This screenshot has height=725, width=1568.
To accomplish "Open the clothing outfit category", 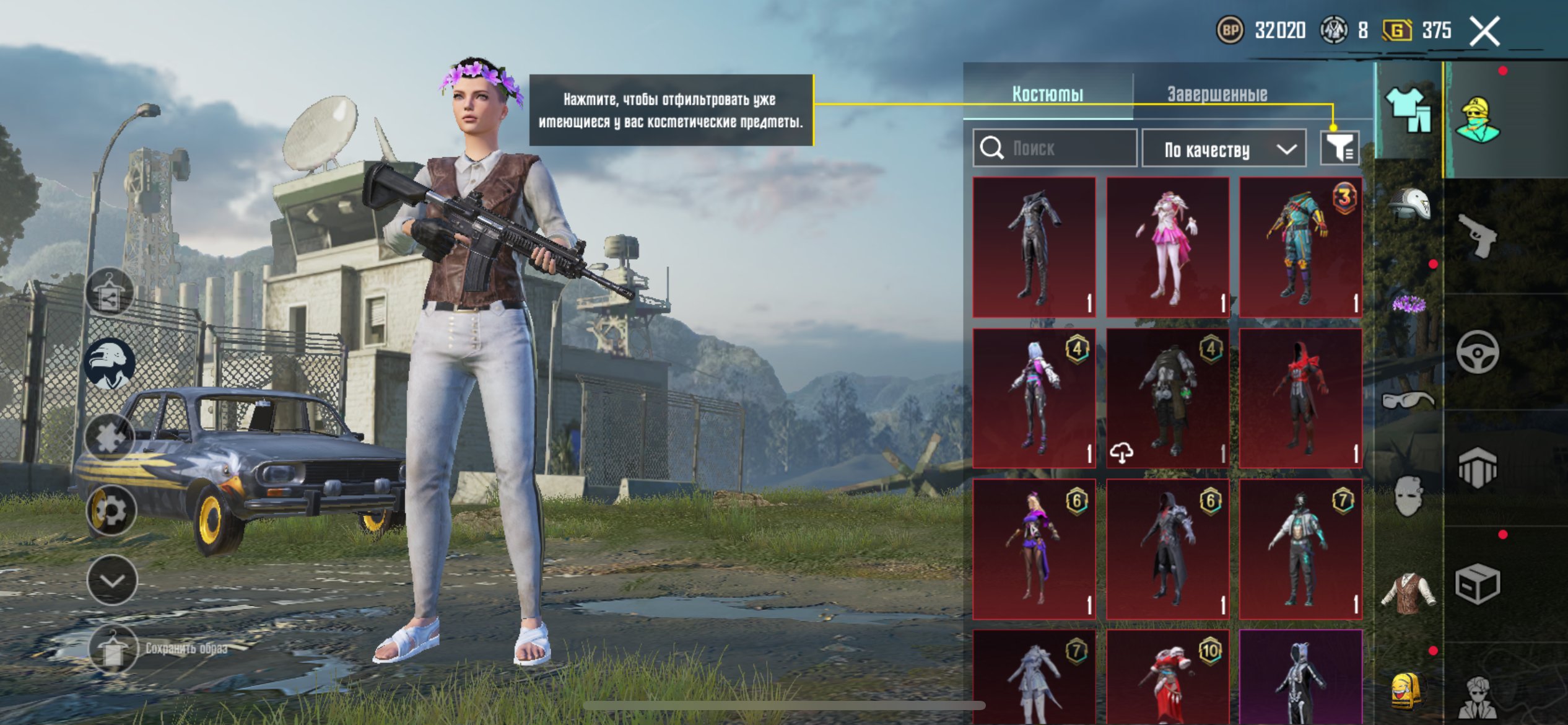I will point(1408,110).
